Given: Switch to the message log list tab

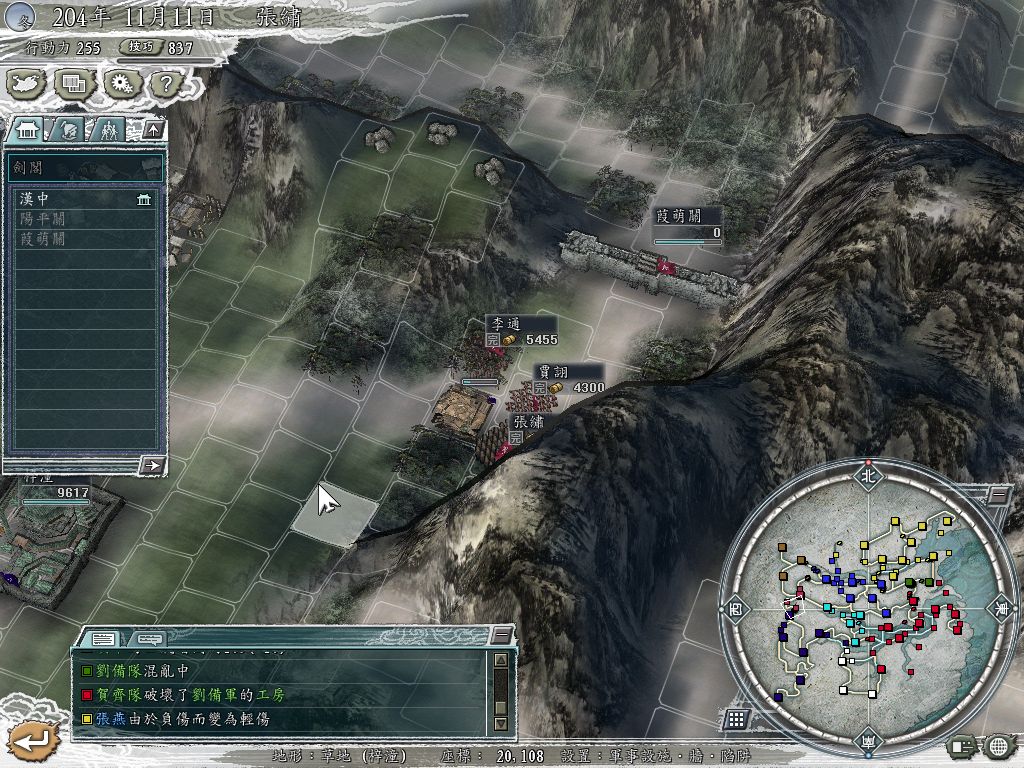Looking at the screenshot, I should [x=103, y=638].
